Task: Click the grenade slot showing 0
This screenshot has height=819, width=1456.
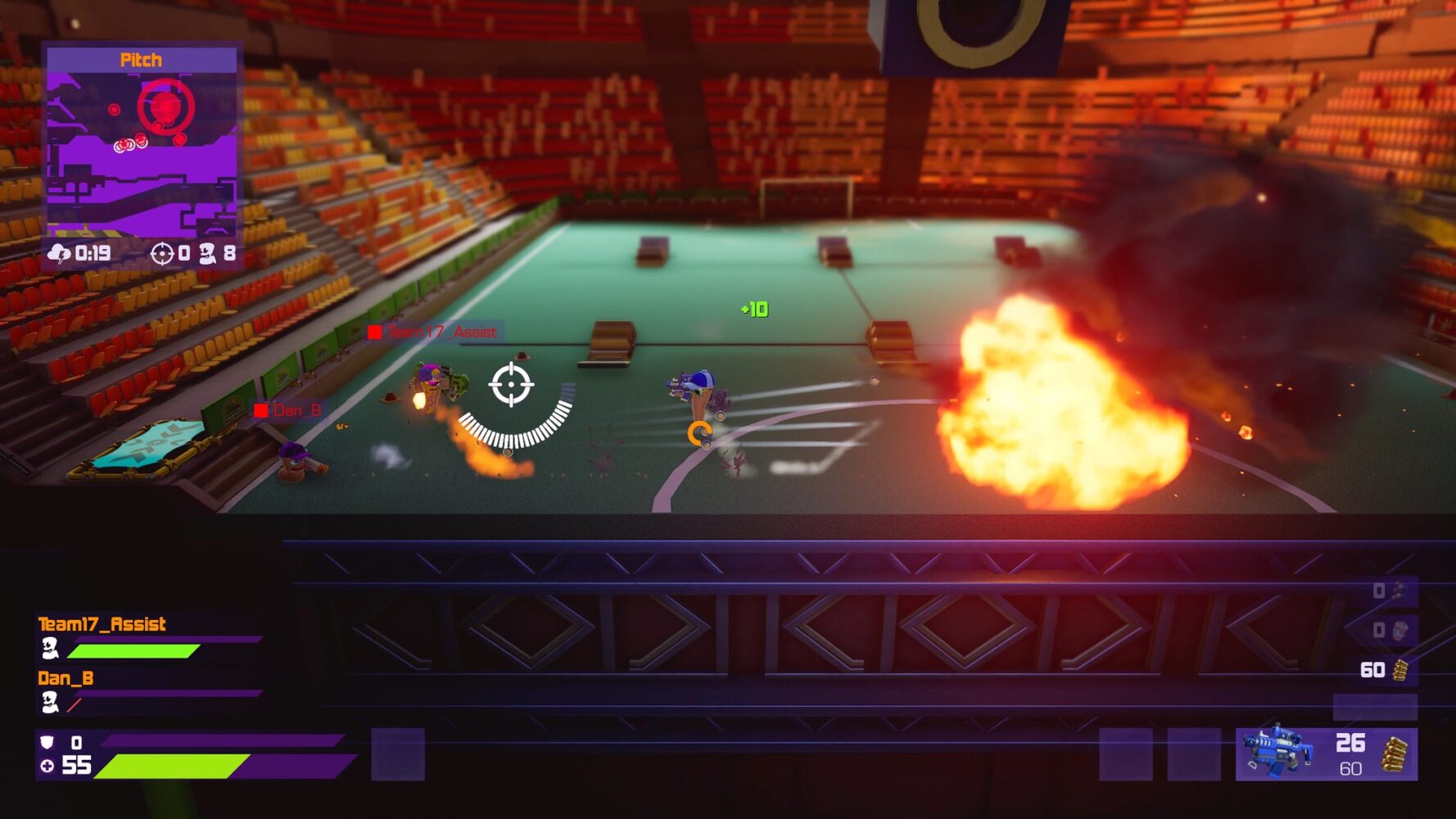Action: pos(1378,590)
